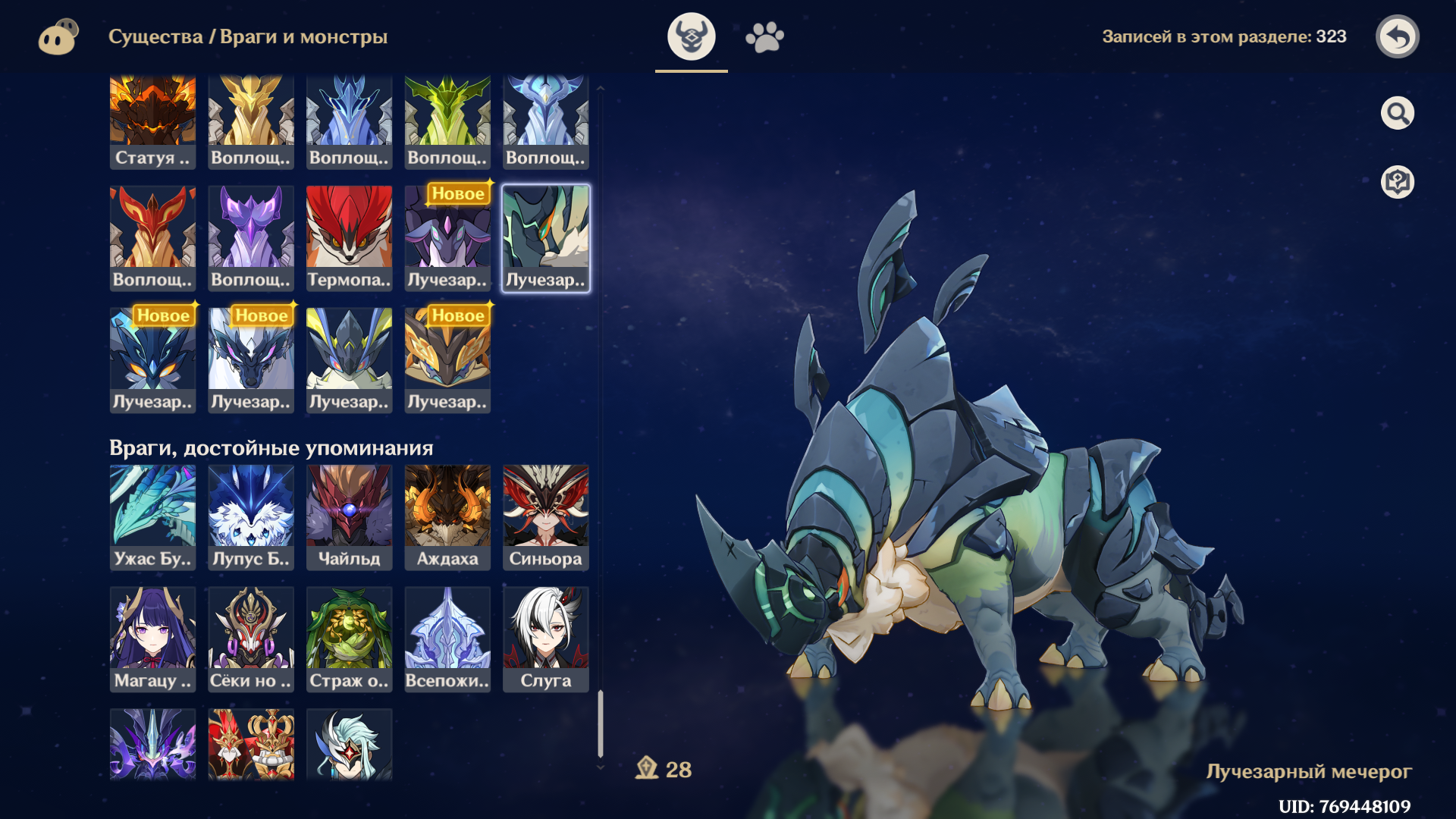The width and height of the screenshot is (1456, 819).
Task: Open the Paimon menu icon
Action: [x=58, y=36]
